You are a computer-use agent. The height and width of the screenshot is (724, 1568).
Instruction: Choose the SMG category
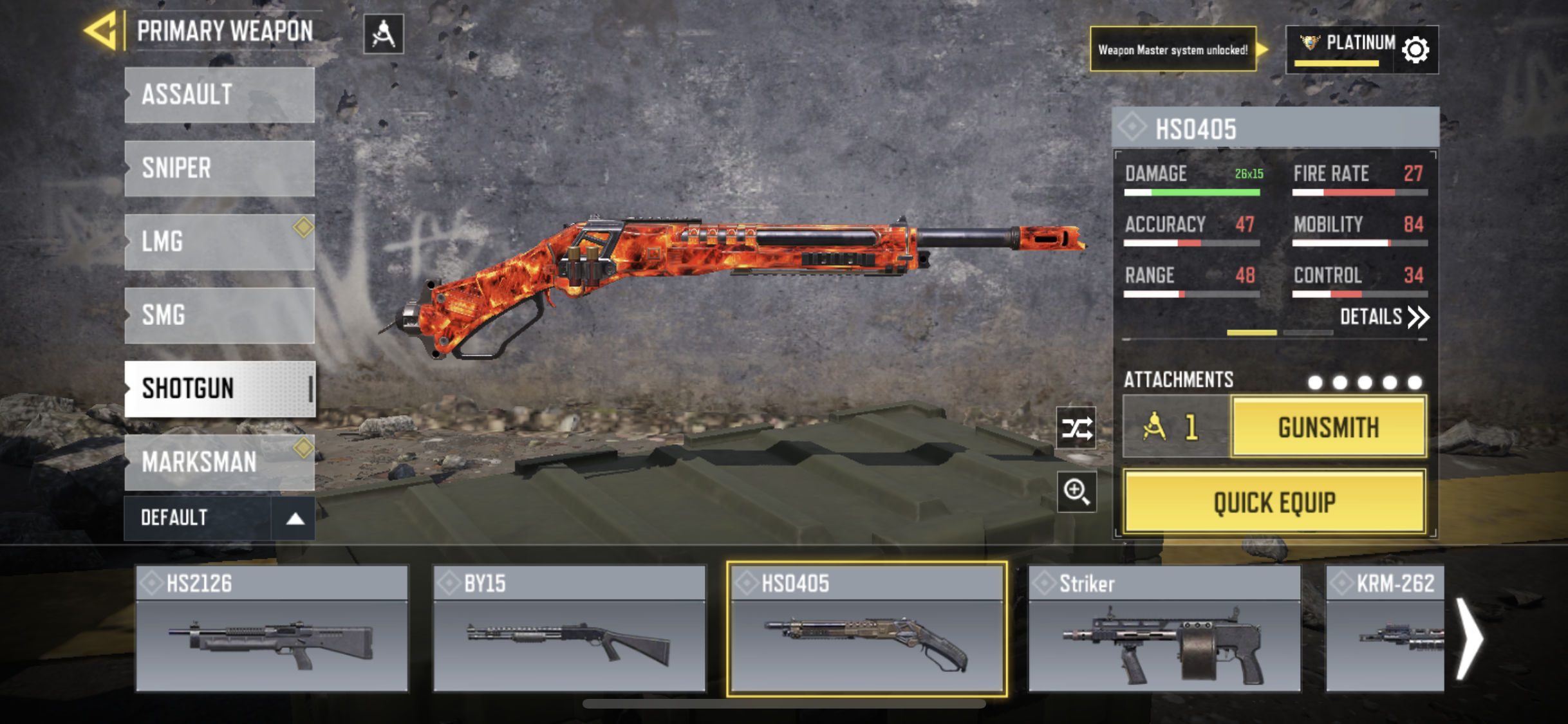219,315
